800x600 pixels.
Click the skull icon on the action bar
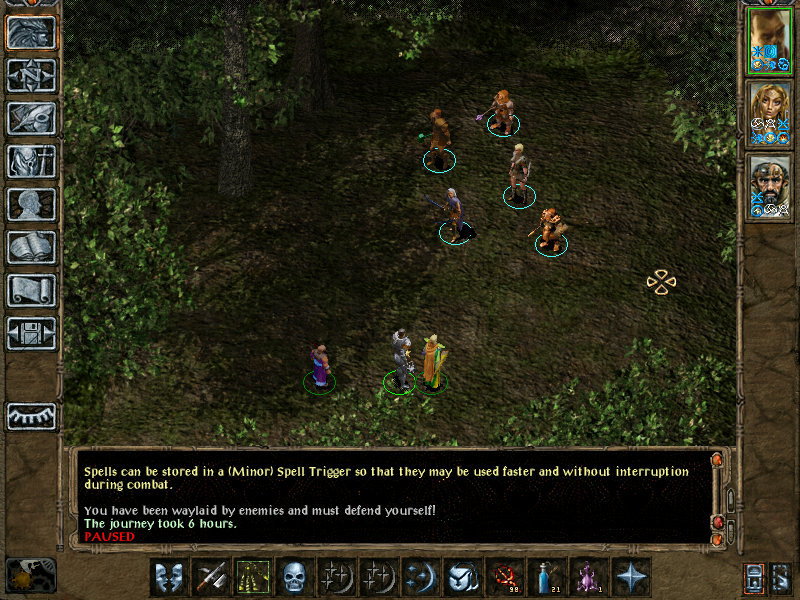294,577
